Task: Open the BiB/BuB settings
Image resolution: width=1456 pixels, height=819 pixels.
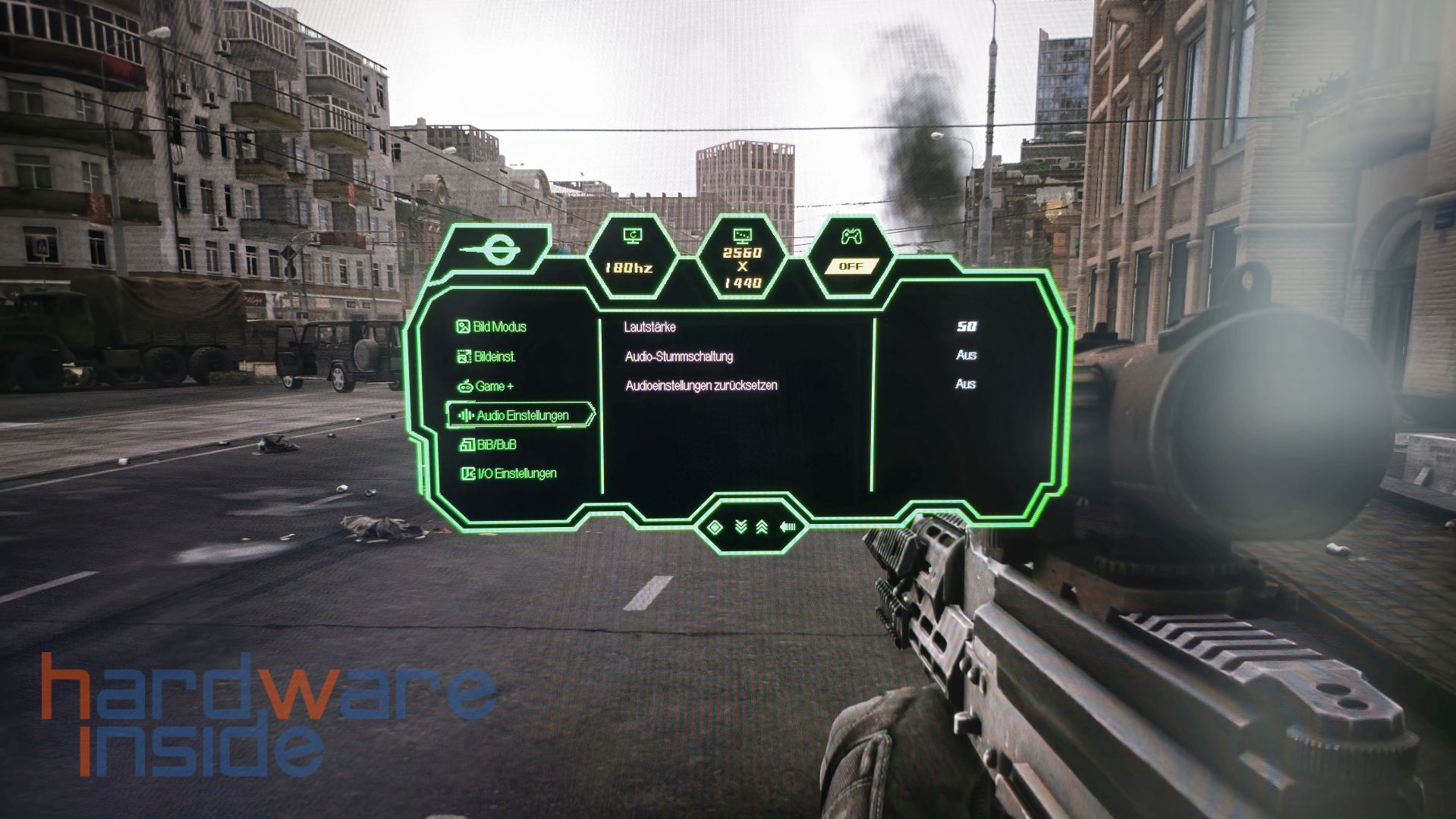Action: tap(489, 444)
